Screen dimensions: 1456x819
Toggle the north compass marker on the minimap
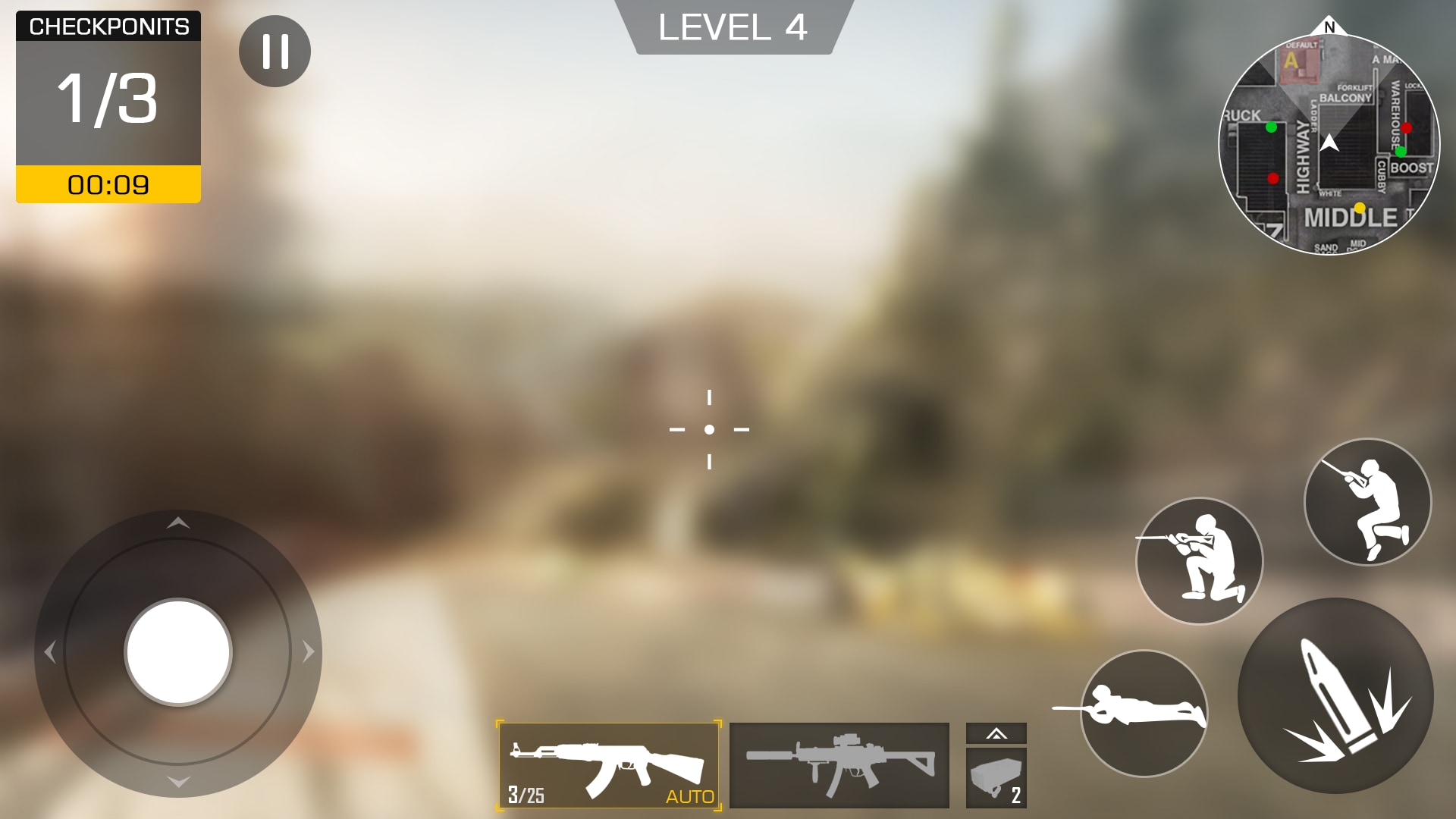pyautogui.click(x=1329, y=27)
